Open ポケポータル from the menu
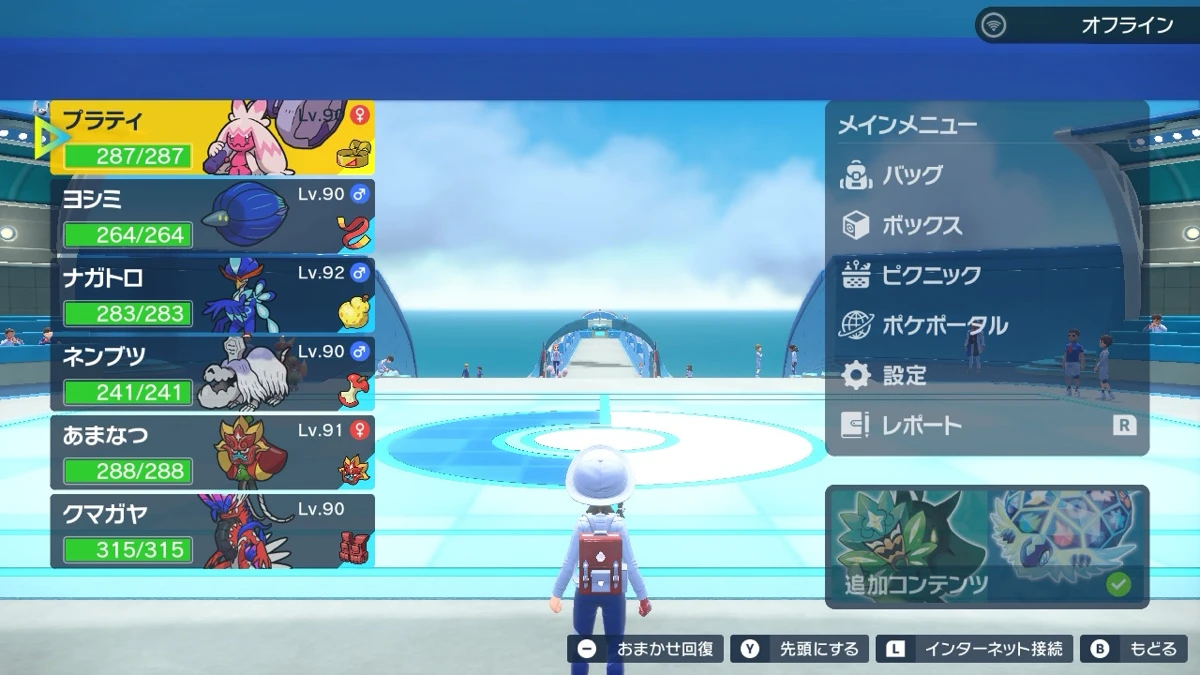 point(944,325)
